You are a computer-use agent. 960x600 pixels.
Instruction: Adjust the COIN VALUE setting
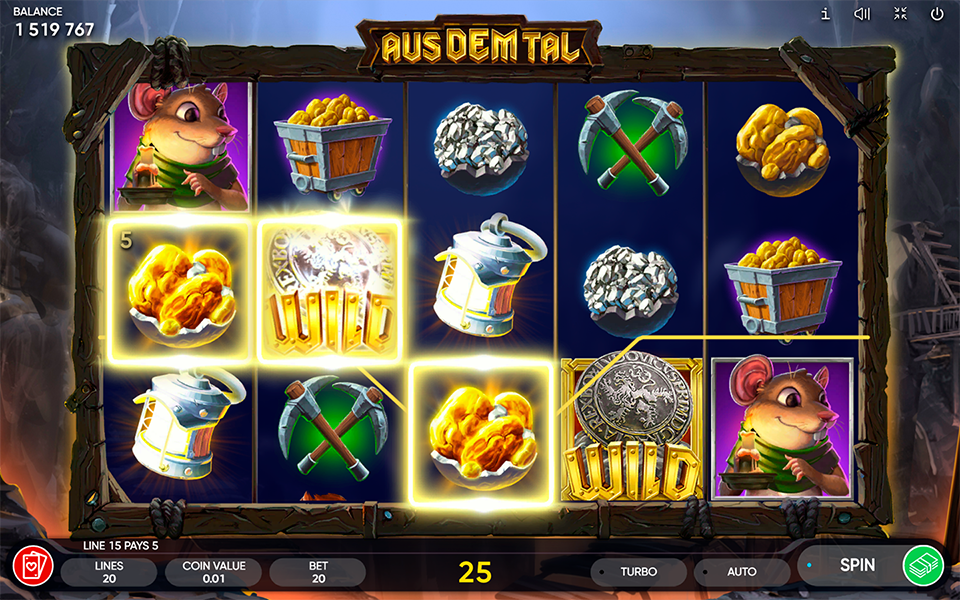[x=213, y=572]
